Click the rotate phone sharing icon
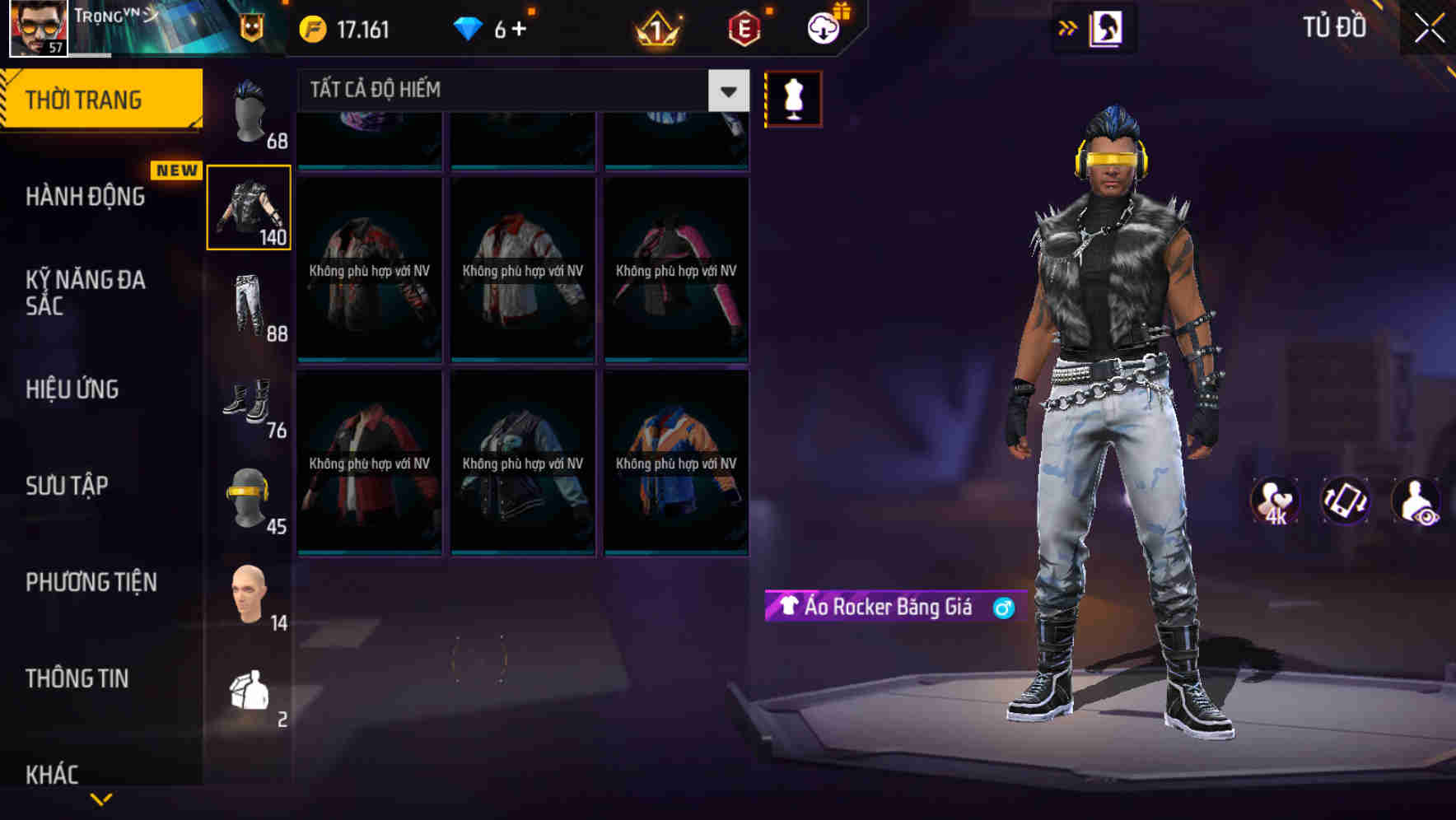The image size is (1456, 820). [1346, 502]
